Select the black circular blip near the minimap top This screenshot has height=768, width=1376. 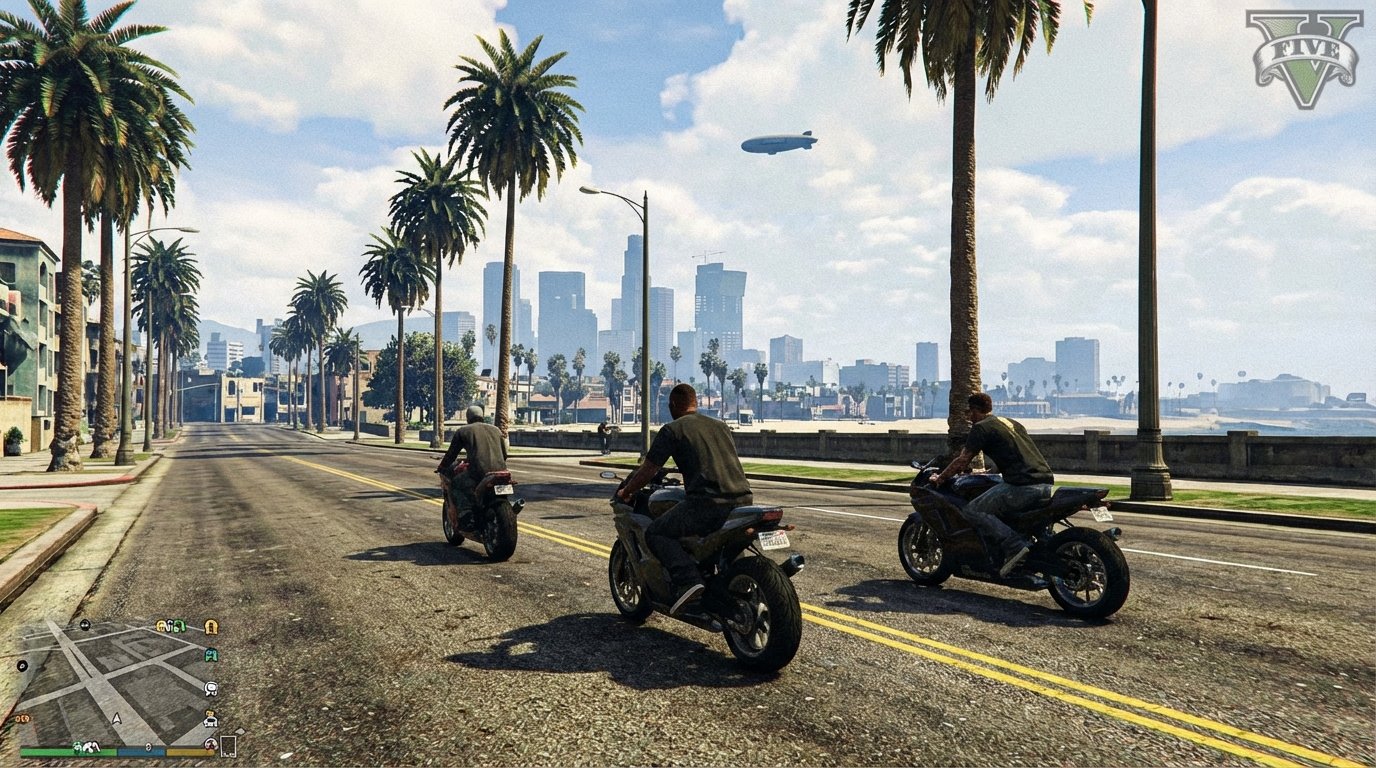84,625
